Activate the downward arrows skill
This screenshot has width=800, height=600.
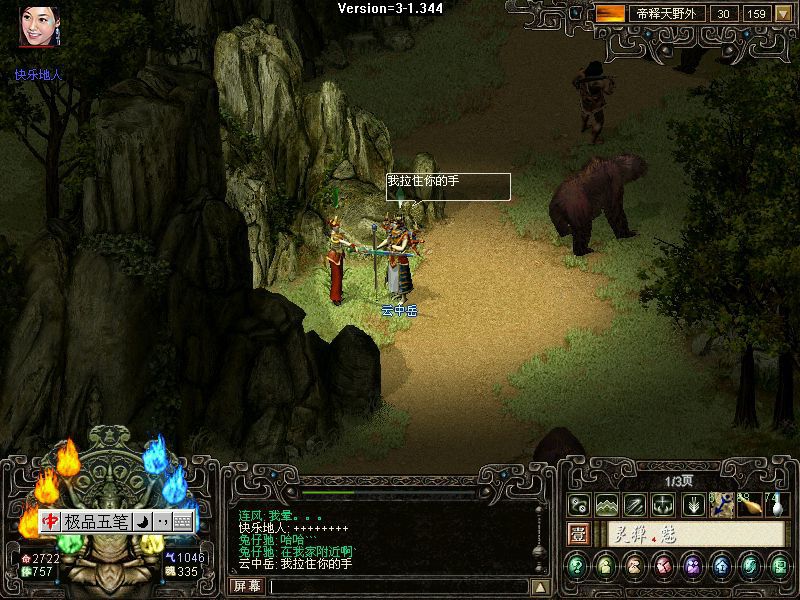click(692, 505)
